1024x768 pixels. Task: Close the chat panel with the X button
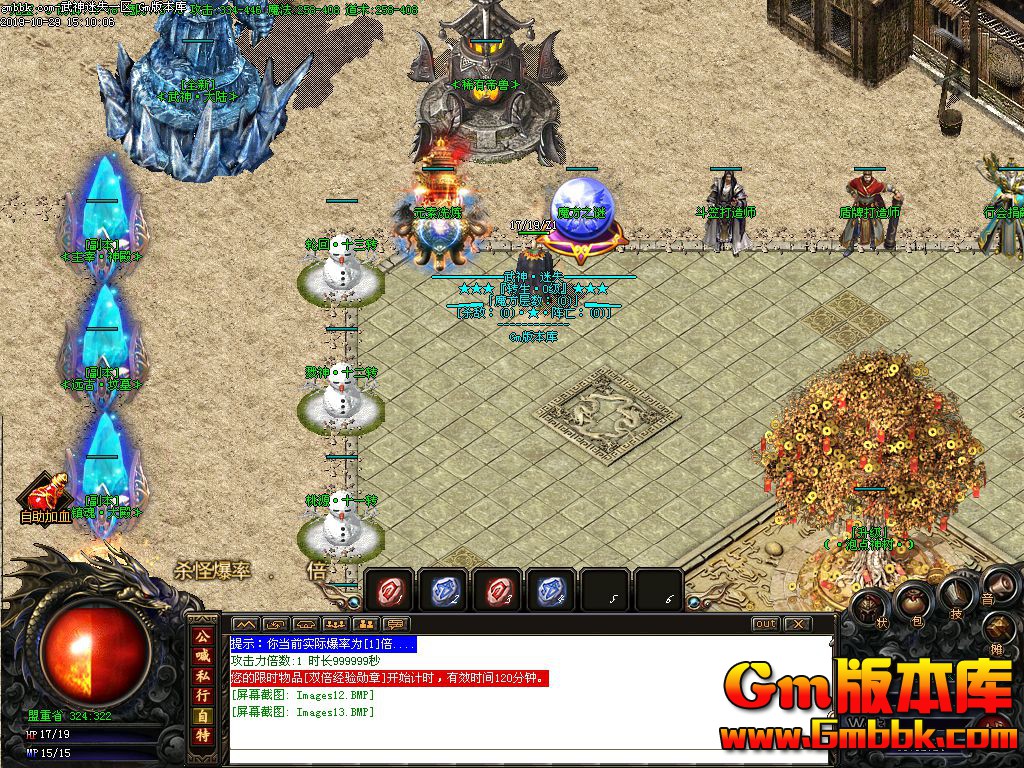point(796,624)
